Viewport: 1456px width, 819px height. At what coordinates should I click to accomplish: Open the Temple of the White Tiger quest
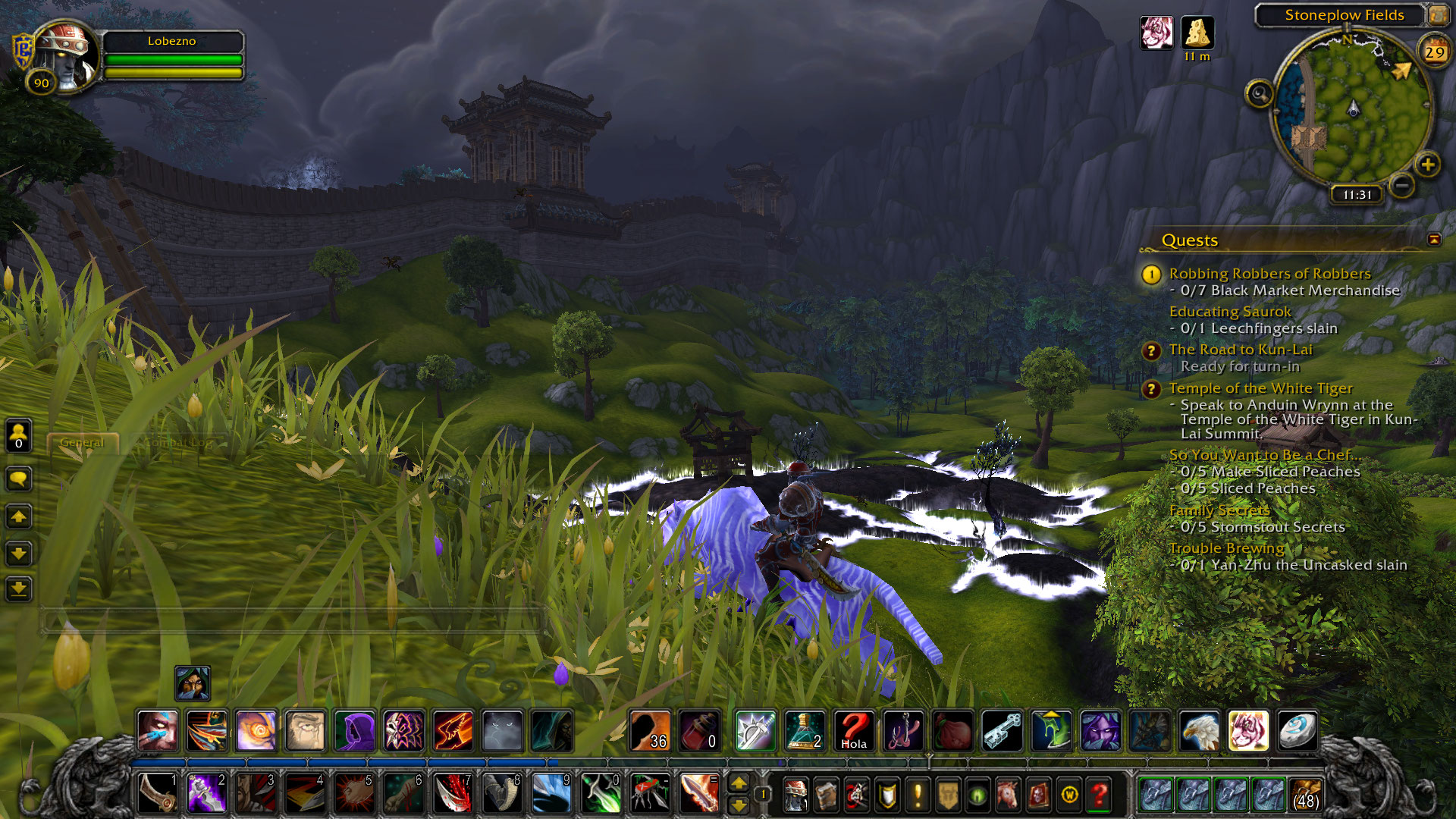click(1260, 388)
